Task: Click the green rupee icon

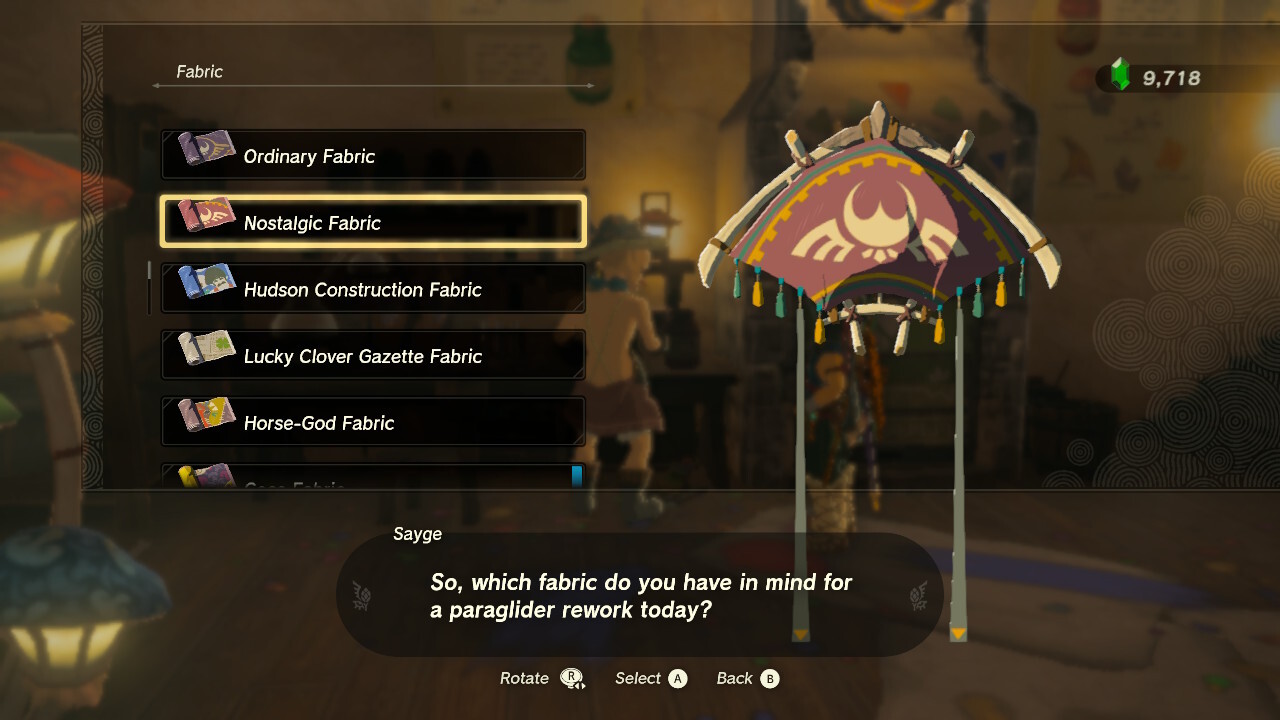Action: pos(1120,73)
